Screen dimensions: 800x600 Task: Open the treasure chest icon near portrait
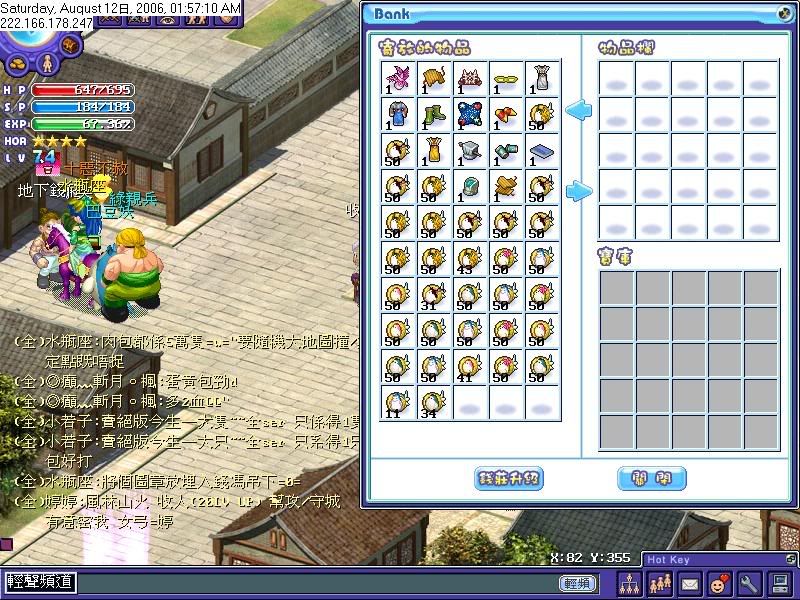pyautogui.click(x=71, y=45)
